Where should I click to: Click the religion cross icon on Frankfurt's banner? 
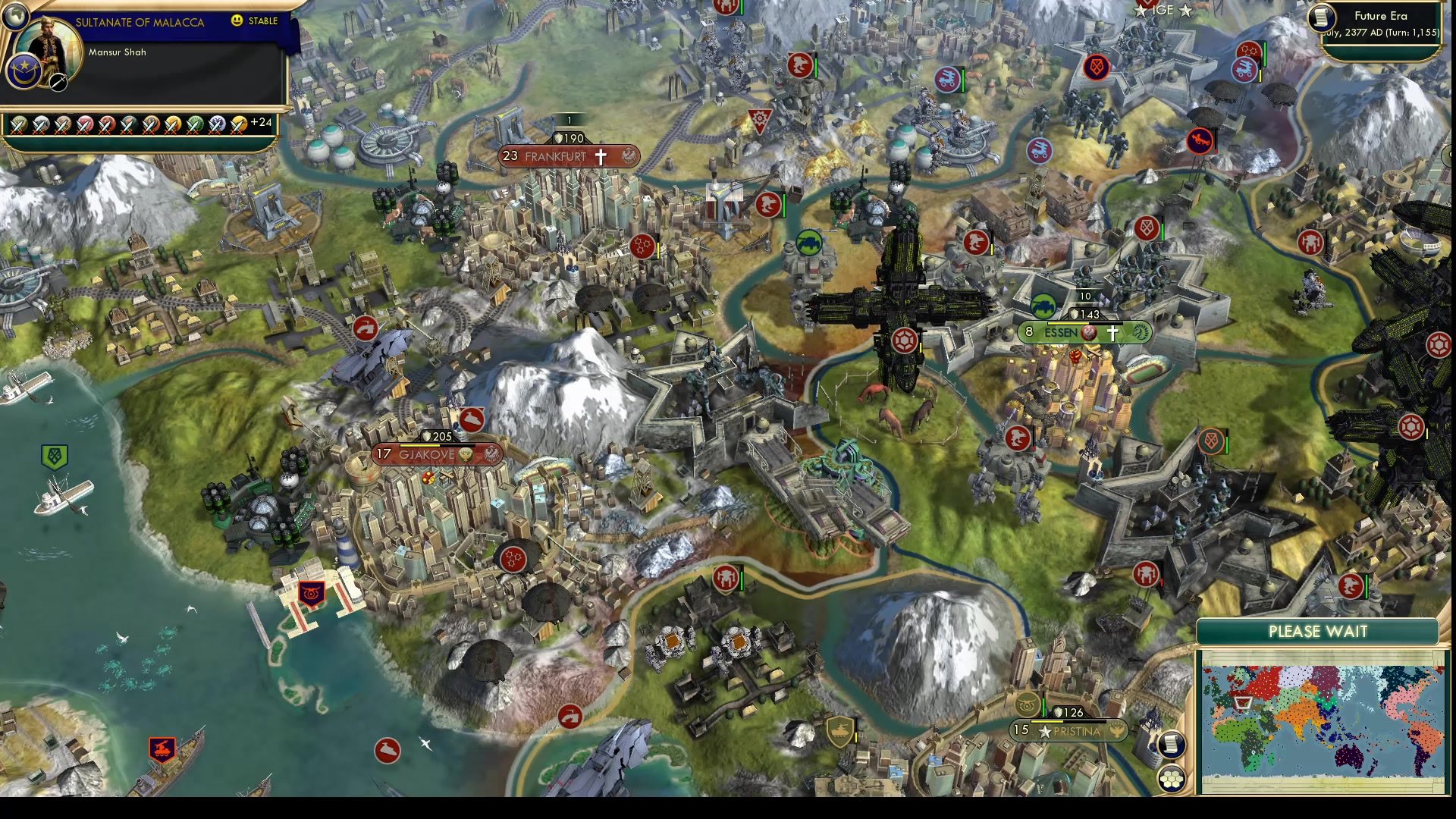pos(600,155)
